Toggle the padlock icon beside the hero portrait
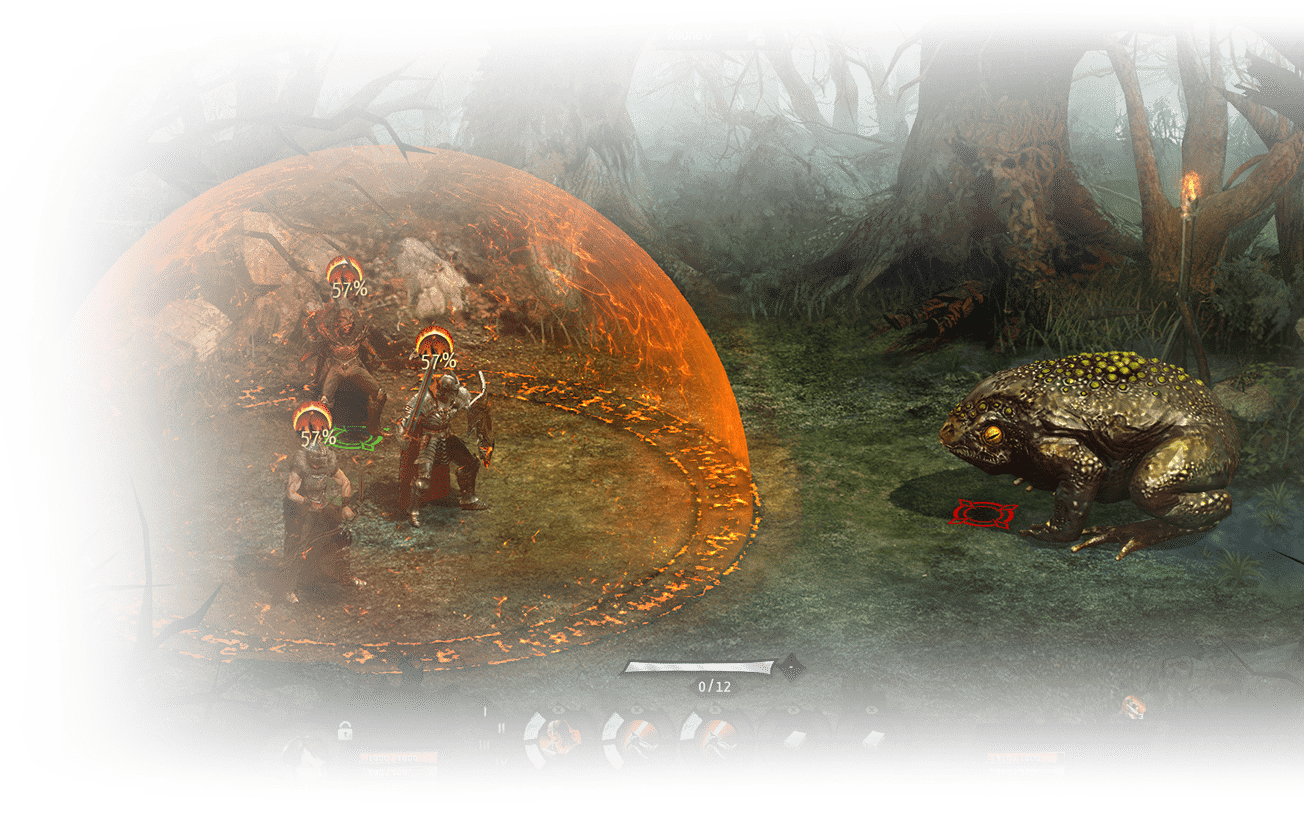1304x821 pixels. (x=345, y=731)
